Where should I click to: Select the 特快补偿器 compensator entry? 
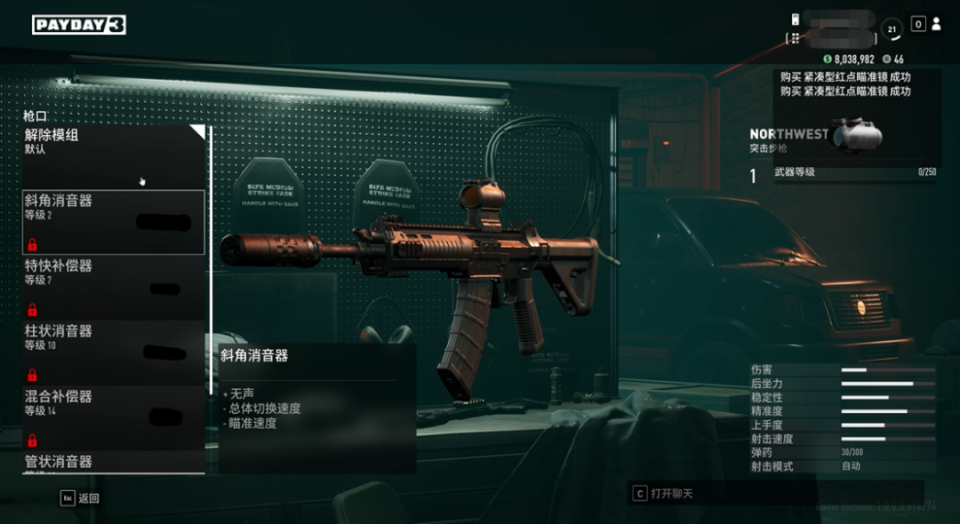point(114,286)
